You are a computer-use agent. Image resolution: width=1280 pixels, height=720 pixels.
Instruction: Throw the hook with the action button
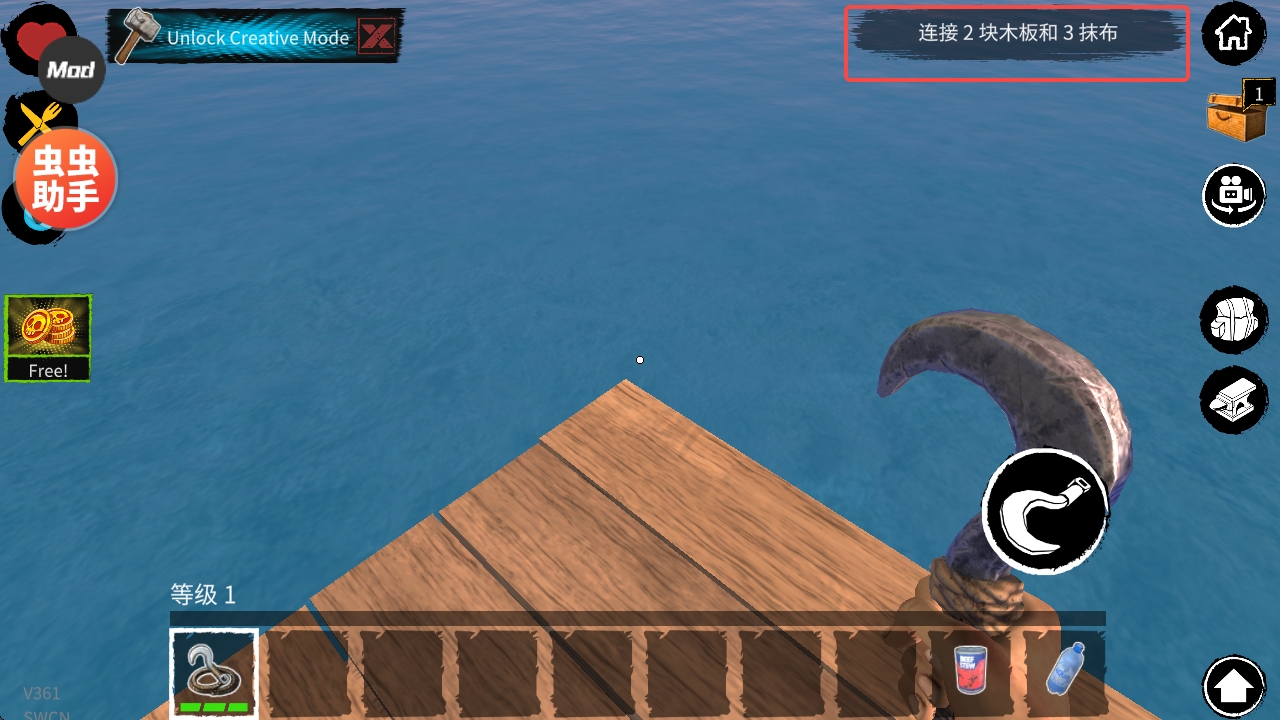point(1046,510)
